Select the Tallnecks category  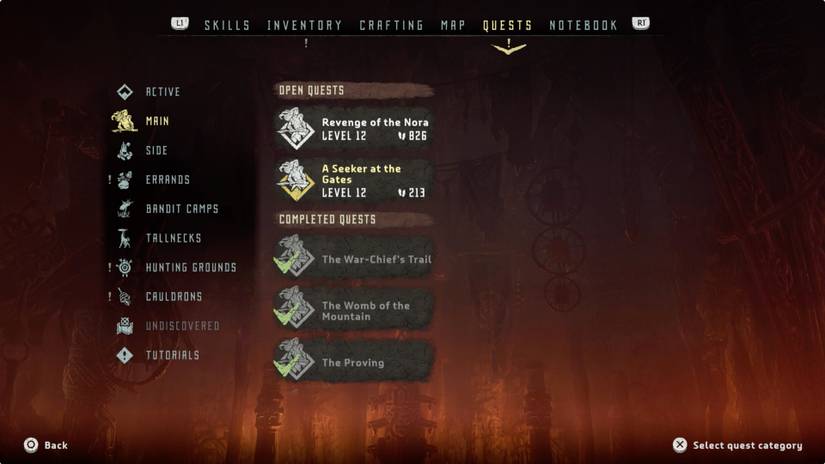173,238
